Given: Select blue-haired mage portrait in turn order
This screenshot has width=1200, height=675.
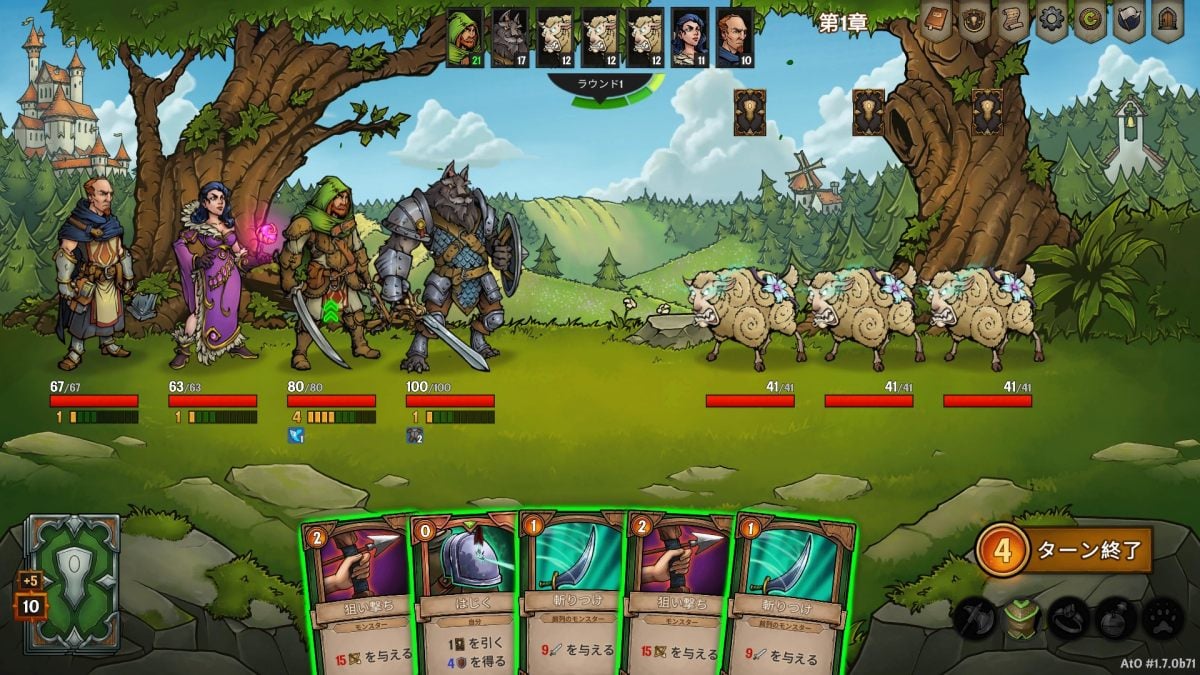Looking at the screenshot, I should pos(690,38).
